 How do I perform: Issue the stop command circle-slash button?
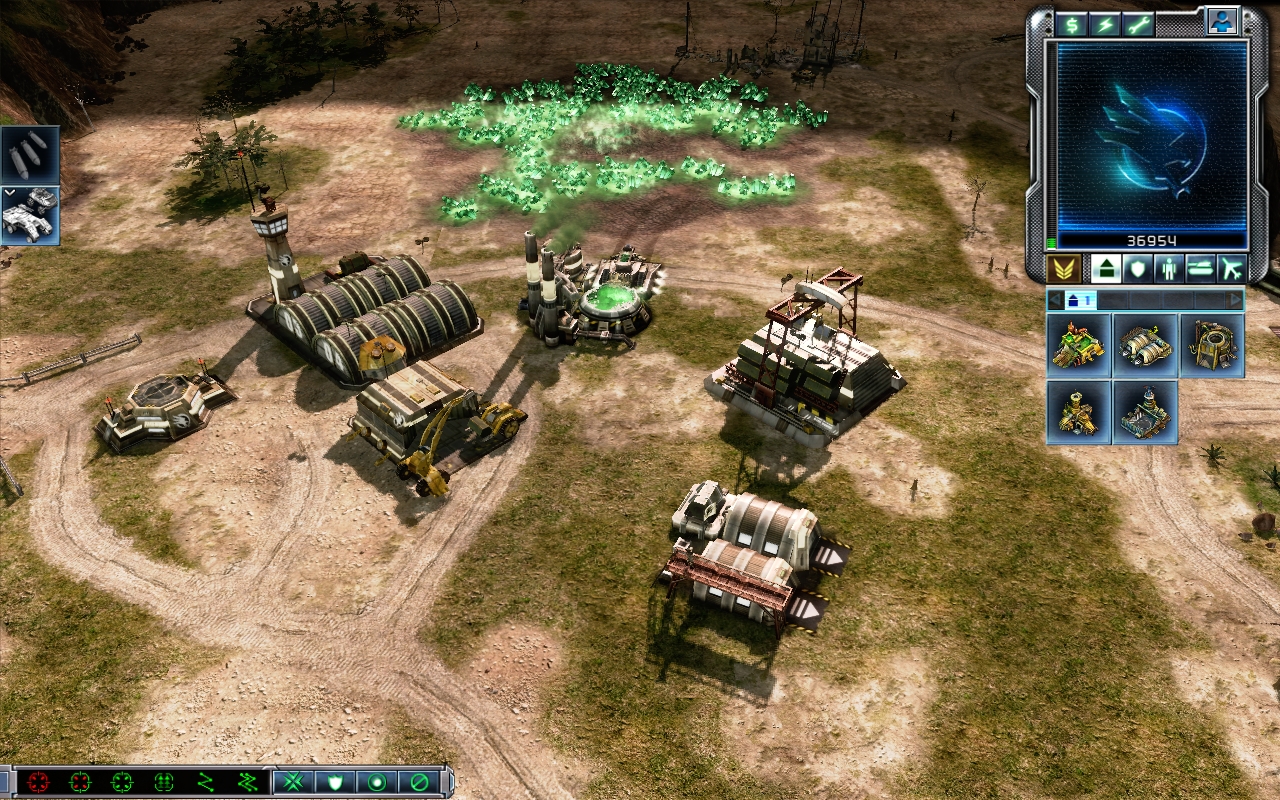(x=419, y=782)
